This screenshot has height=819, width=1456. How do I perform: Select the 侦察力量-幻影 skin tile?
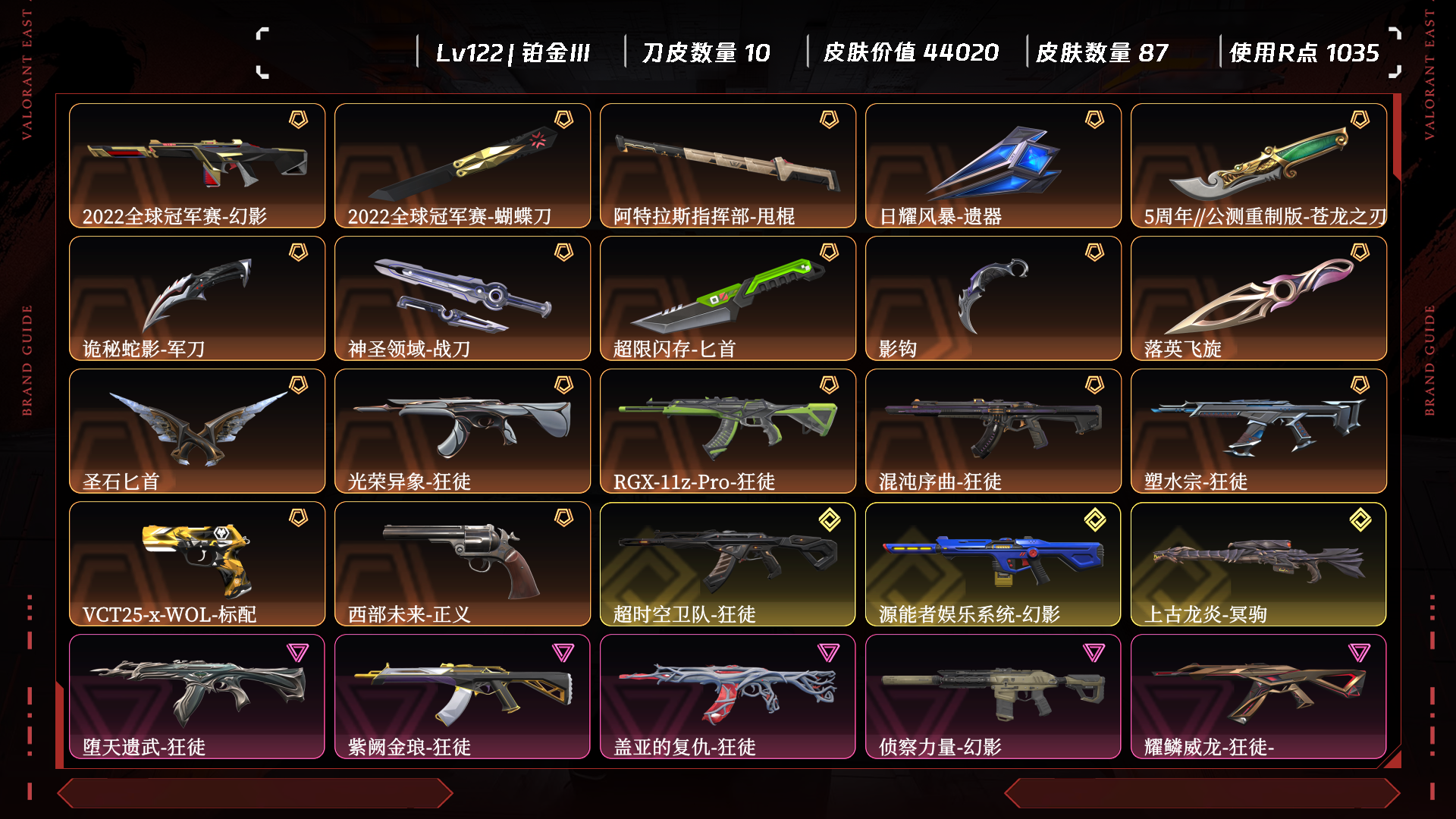(993, 696)
